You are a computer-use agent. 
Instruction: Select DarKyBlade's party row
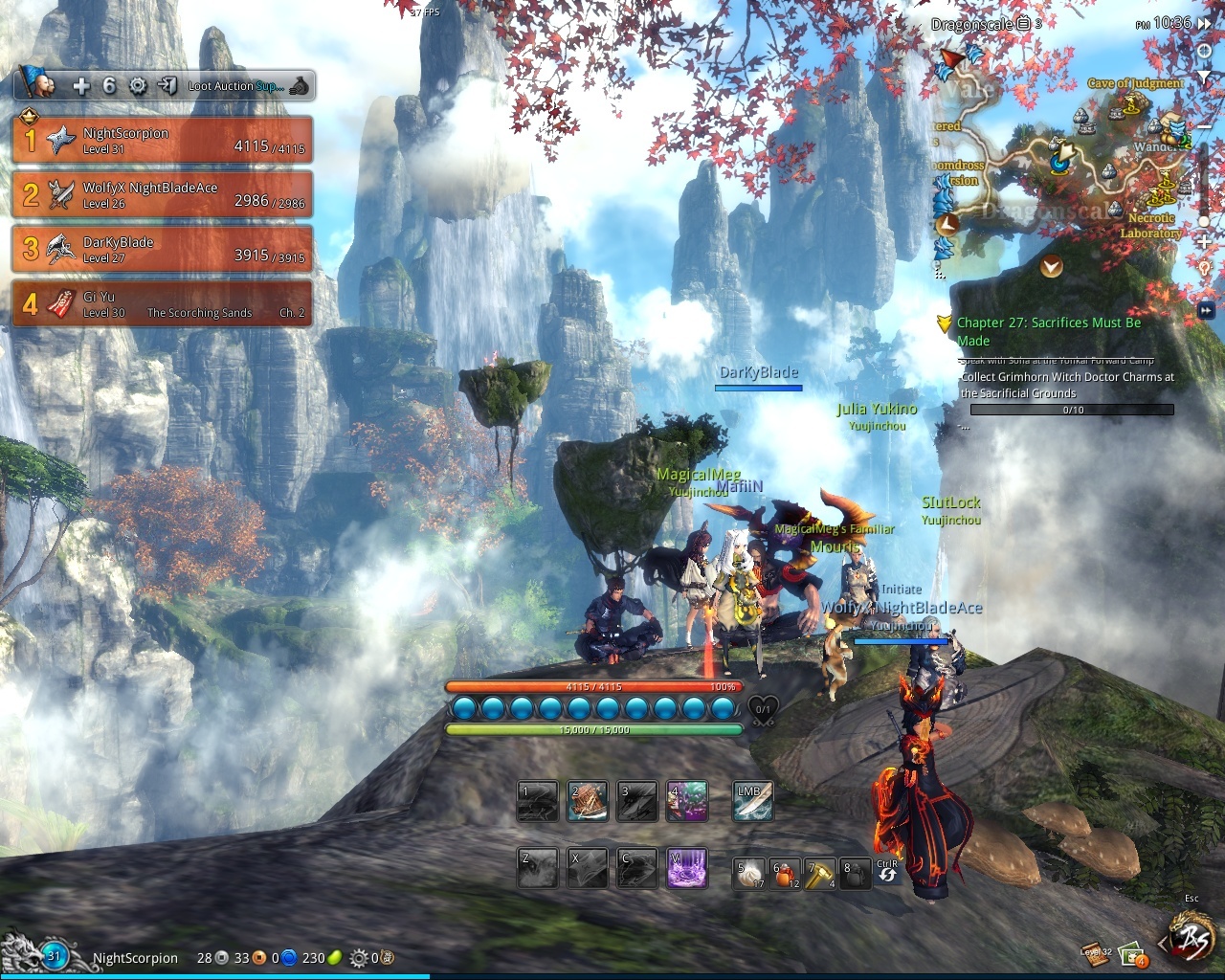[x=162, y=249]
